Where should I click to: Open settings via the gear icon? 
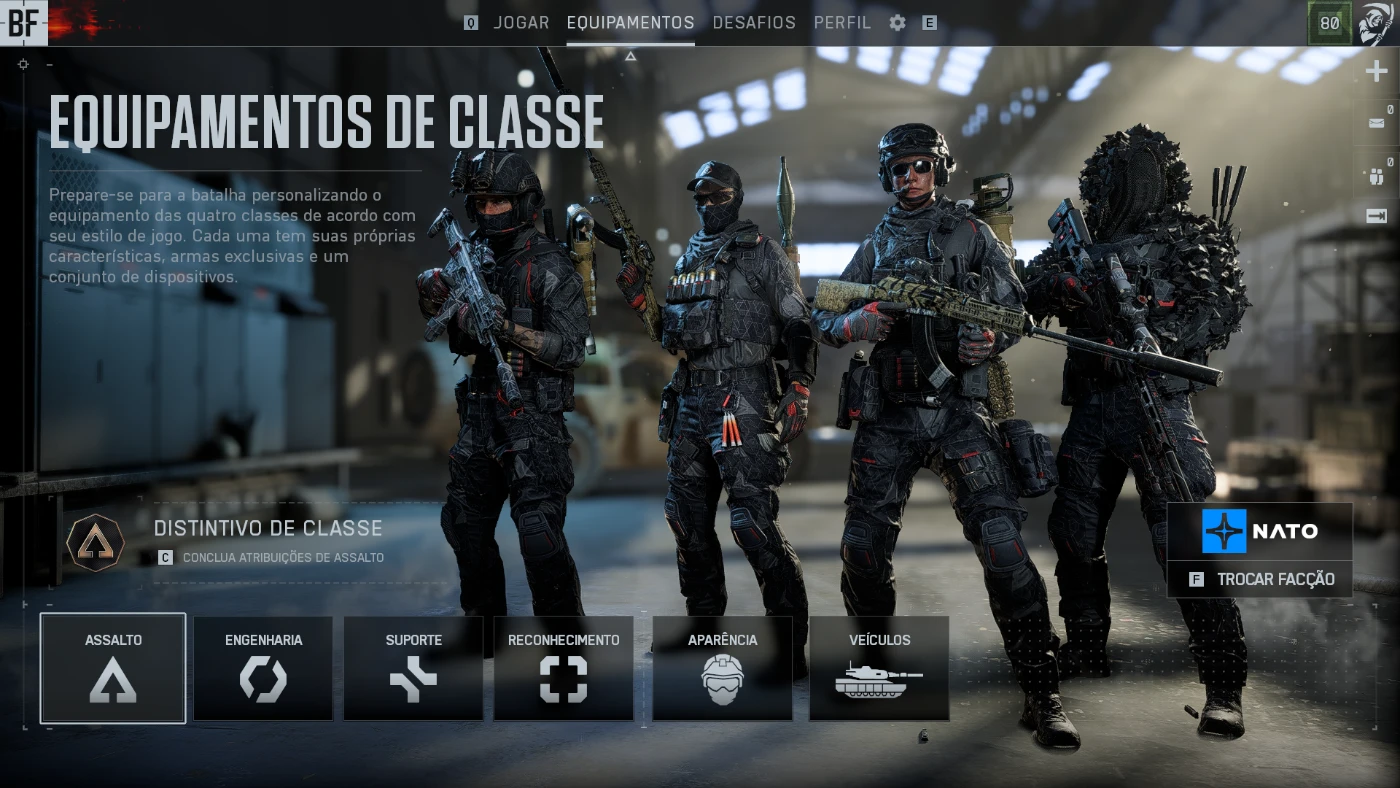pyautogui.click(x=898, y=22)
